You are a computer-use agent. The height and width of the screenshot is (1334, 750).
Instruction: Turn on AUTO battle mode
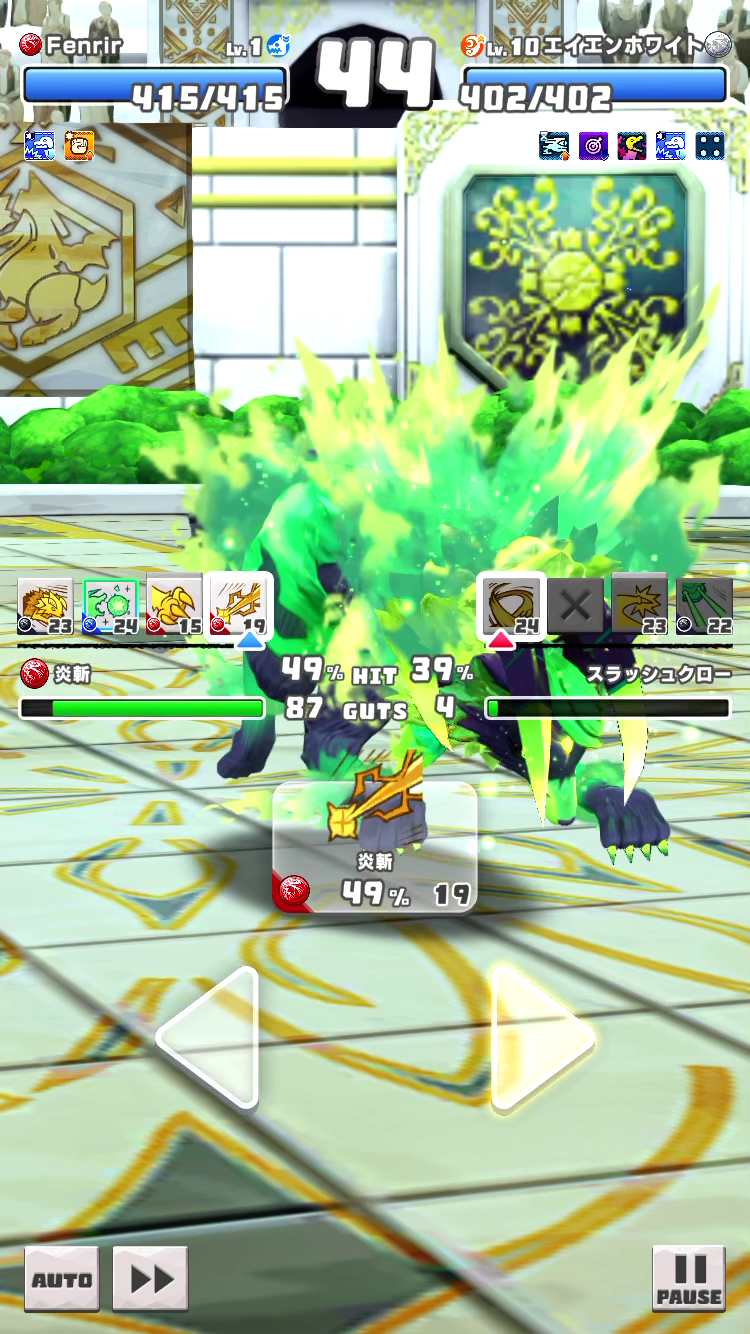click(x=62, y=1279)
